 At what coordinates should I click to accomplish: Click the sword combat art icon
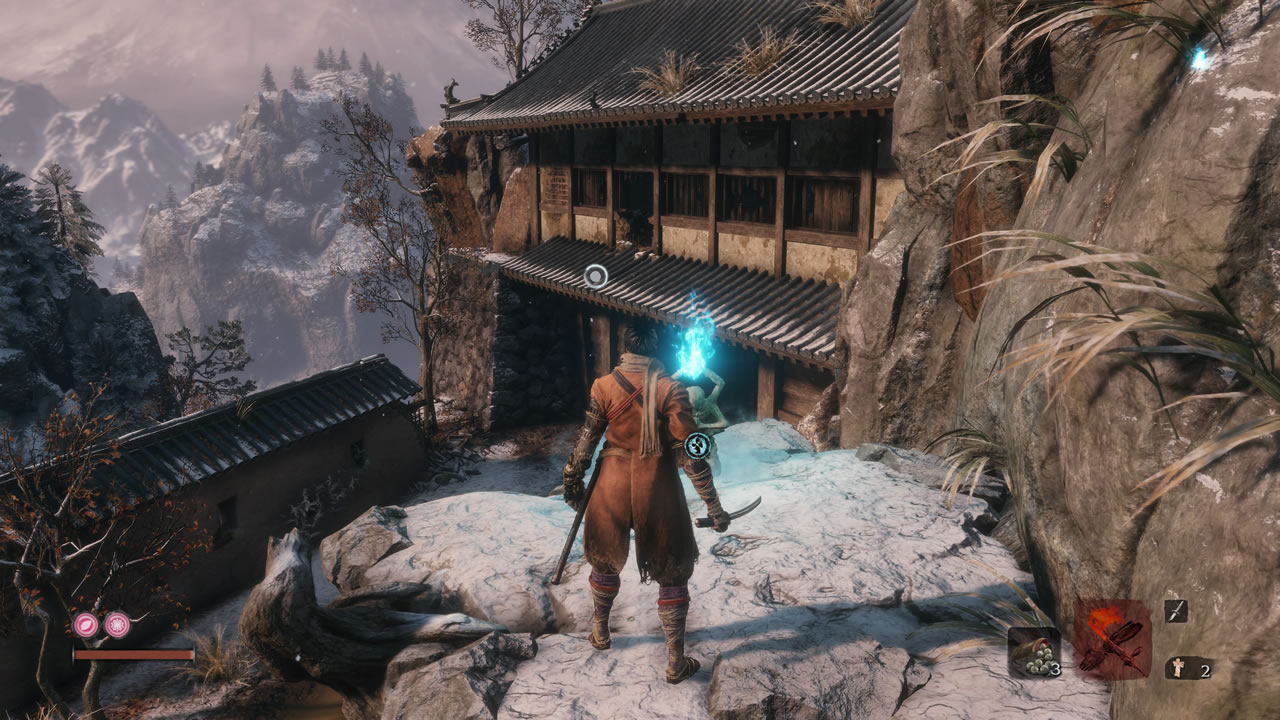click(x=1176, y=611)
